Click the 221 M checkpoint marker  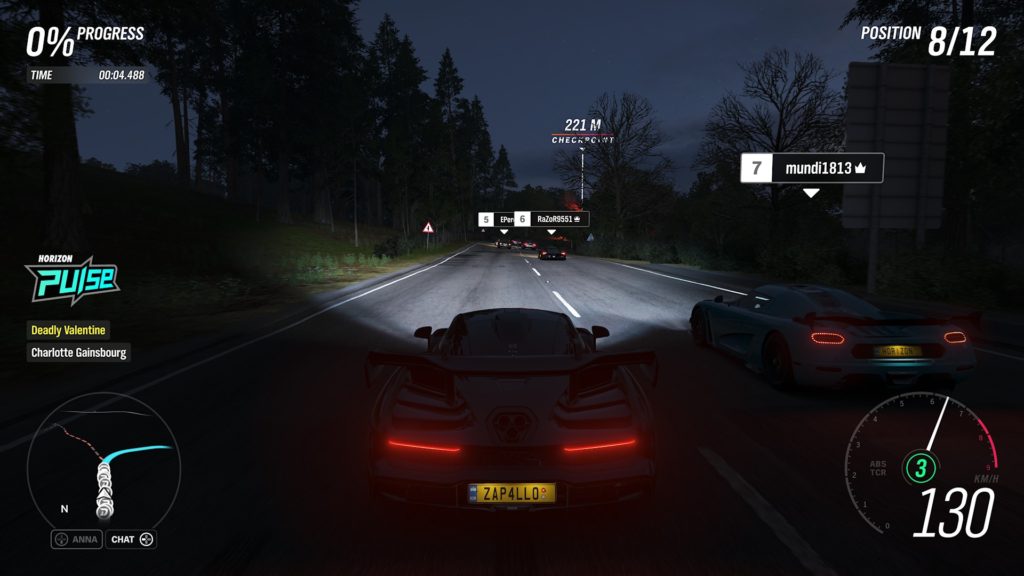tap(583, 130)
